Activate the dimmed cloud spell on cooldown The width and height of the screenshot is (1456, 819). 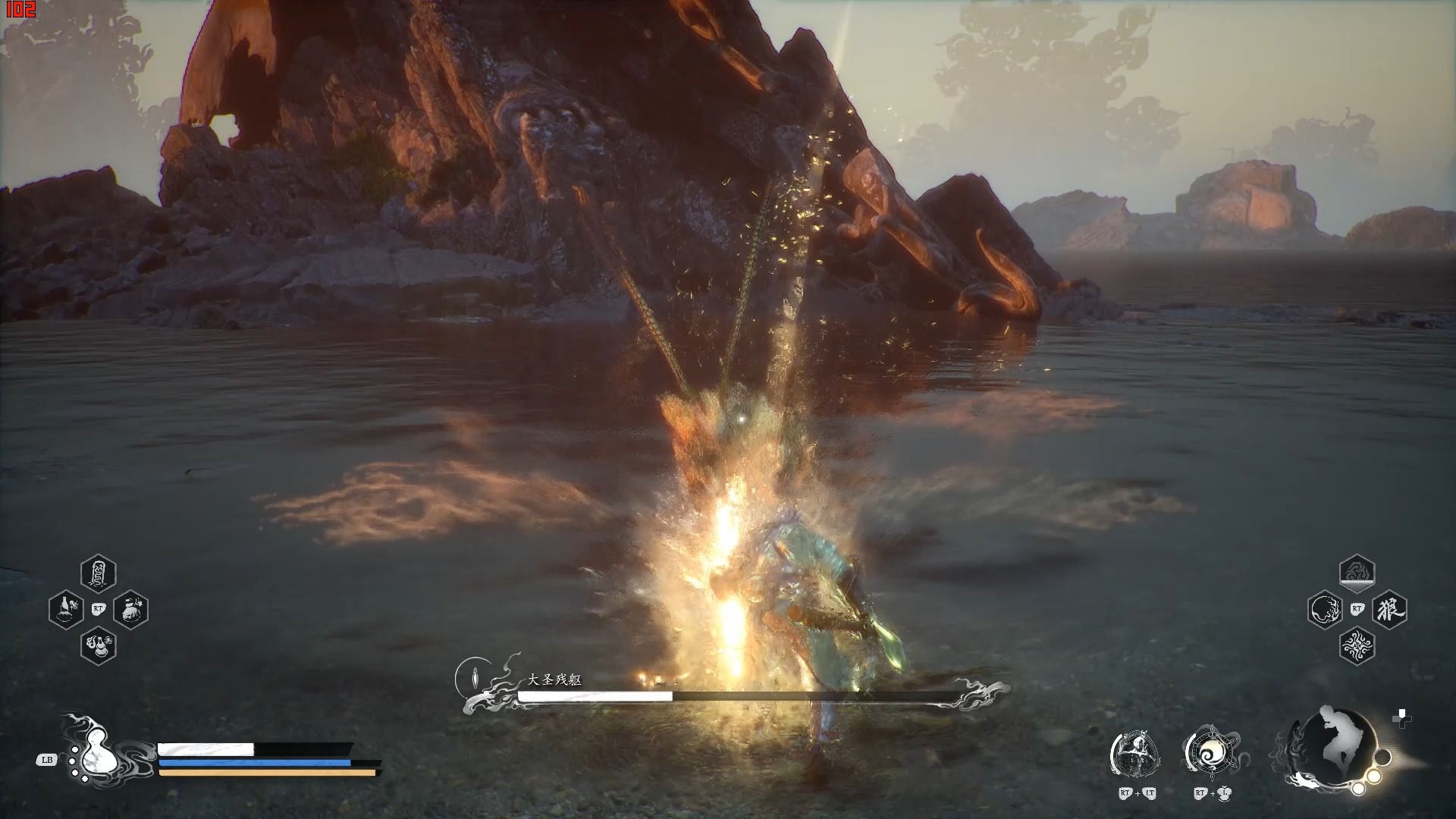pos(1357,573)
